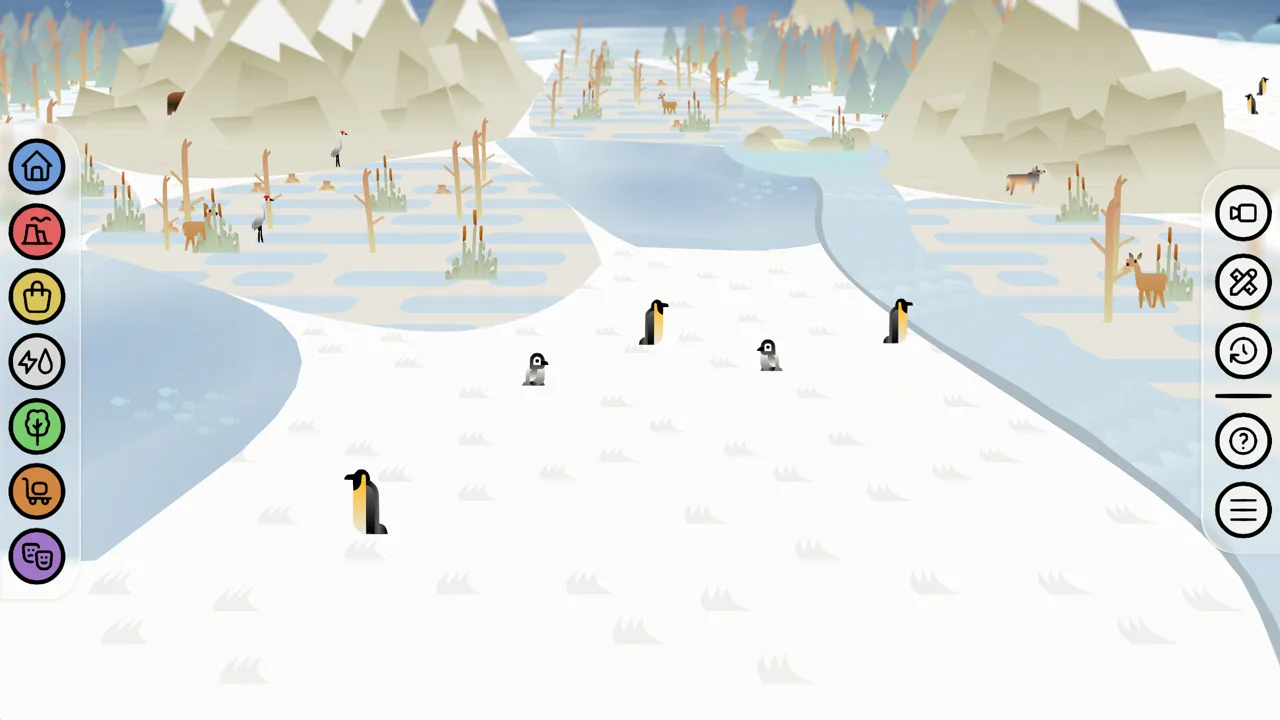The image size is (1280, 720).
Task: Select the recycling cart category icon
Action: click(x=37, y=492)
